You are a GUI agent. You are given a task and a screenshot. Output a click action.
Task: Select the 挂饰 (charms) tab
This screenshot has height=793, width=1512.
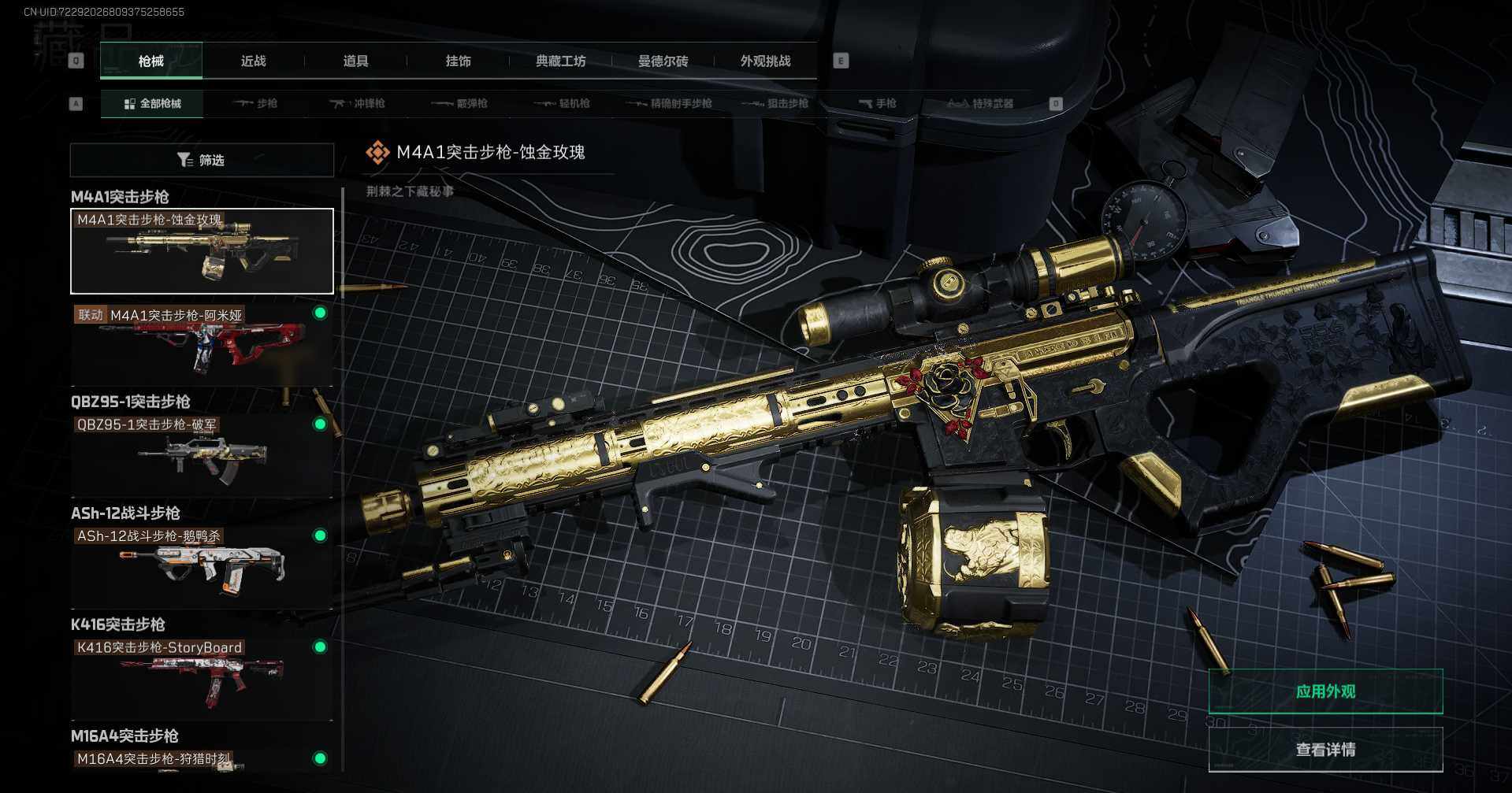(458, 61)
